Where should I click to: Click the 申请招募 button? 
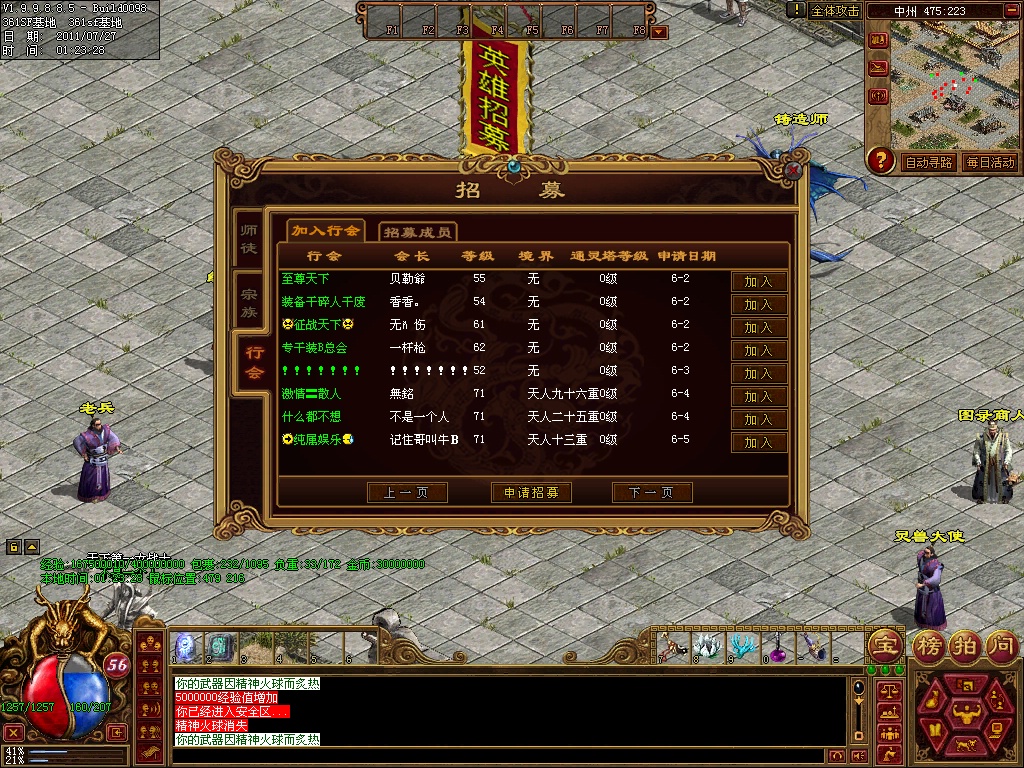click(531, 493)
